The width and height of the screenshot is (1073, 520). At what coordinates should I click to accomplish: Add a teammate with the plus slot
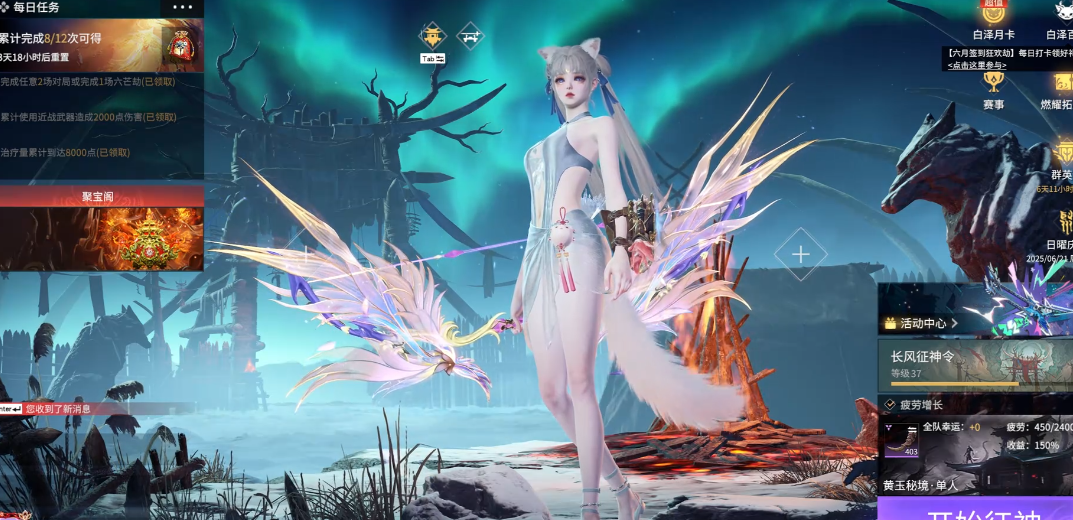coord(800,254)
